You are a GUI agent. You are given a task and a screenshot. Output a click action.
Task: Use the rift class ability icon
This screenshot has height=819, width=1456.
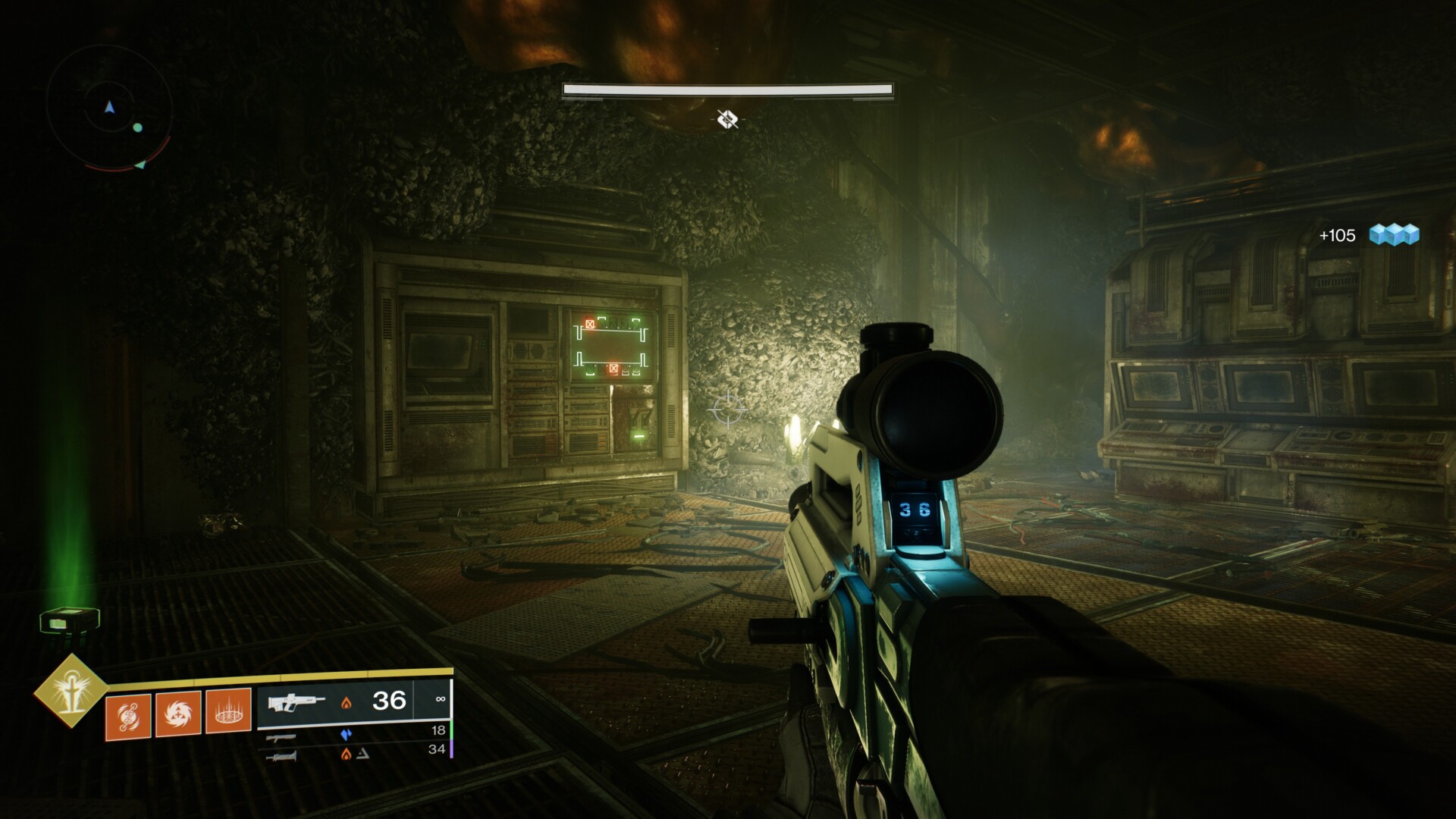click(228, 711)
